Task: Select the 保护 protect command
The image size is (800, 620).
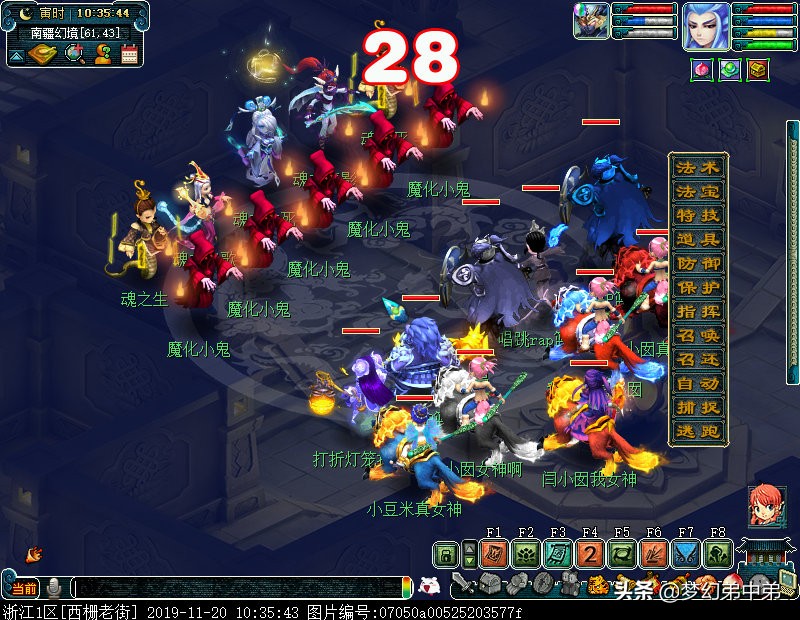Action: [x=697, y=288]
